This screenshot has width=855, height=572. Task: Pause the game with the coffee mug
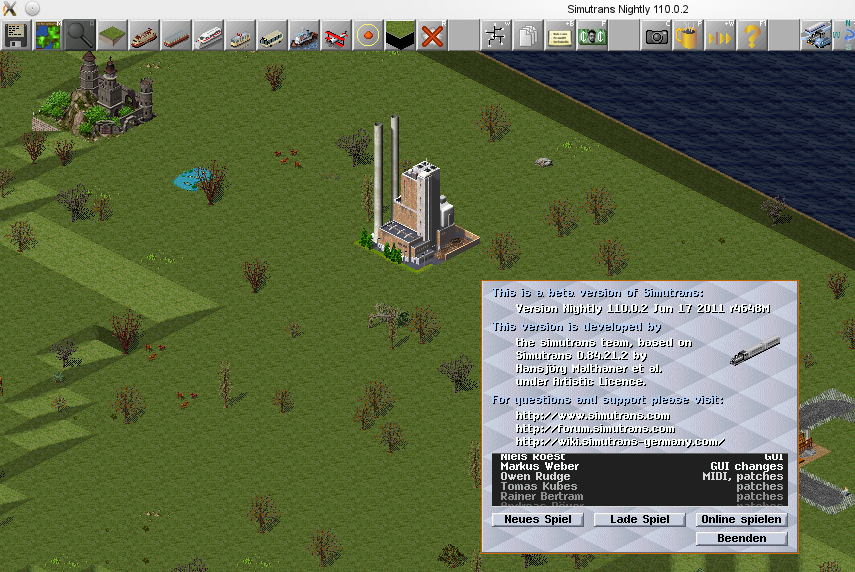tap(687, 36)
